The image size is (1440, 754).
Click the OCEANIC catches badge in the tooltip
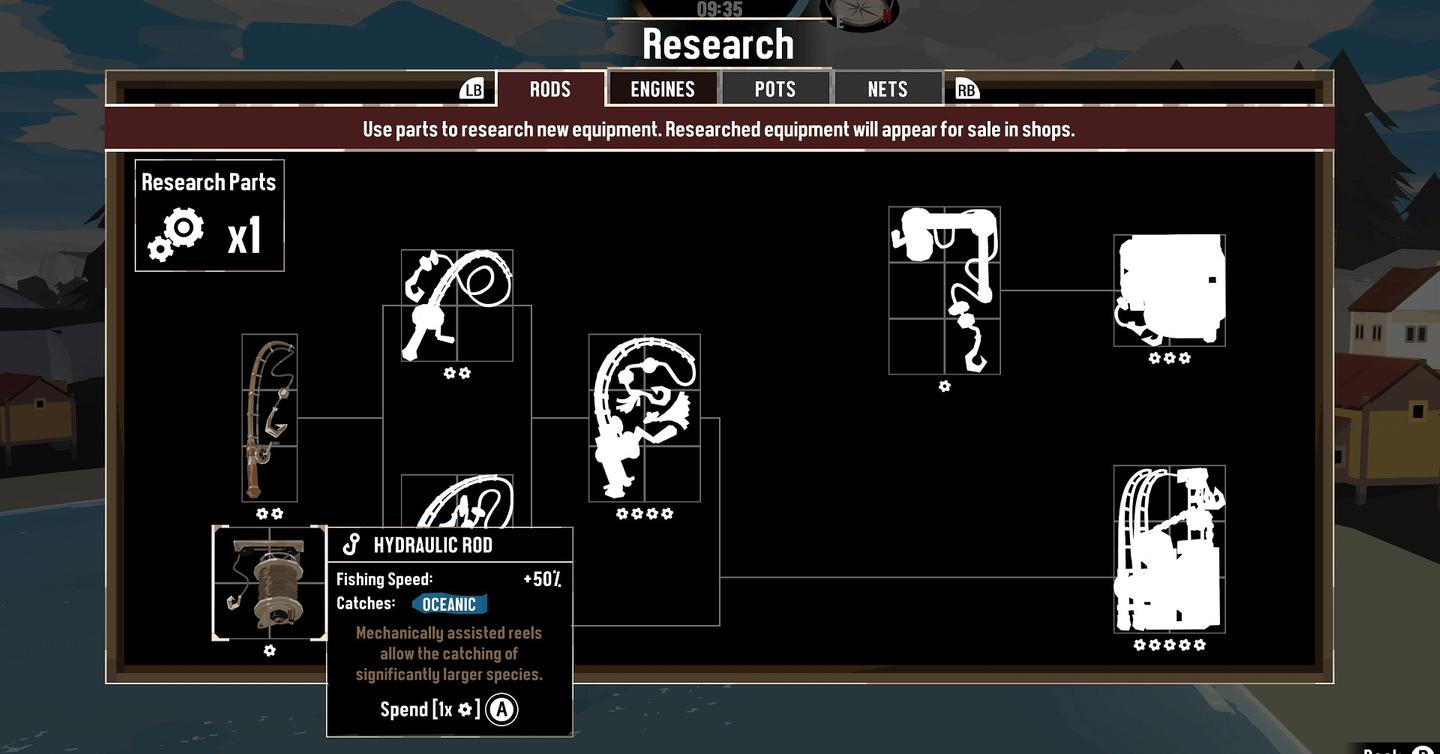point(448,604)
